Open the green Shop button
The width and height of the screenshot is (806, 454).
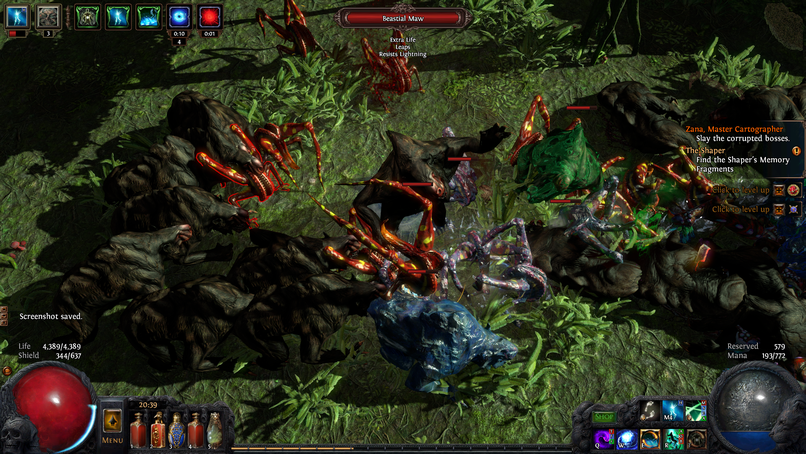pyautogui.click(x=604, y=416)
